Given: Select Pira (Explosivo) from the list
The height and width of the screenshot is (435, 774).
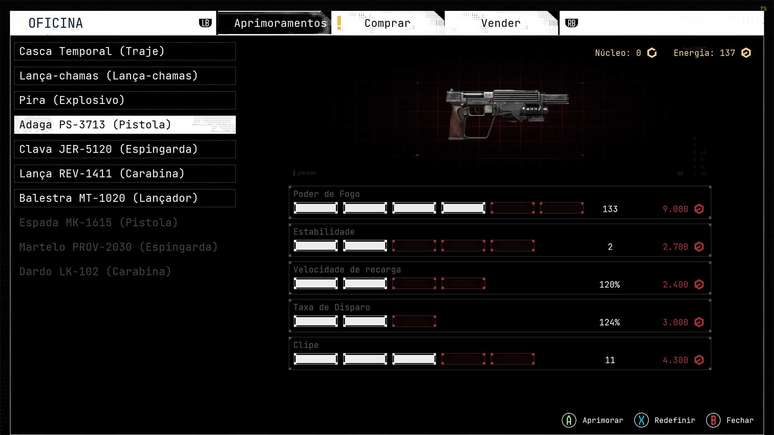Looking at the screenshot, I should (125, 100).
